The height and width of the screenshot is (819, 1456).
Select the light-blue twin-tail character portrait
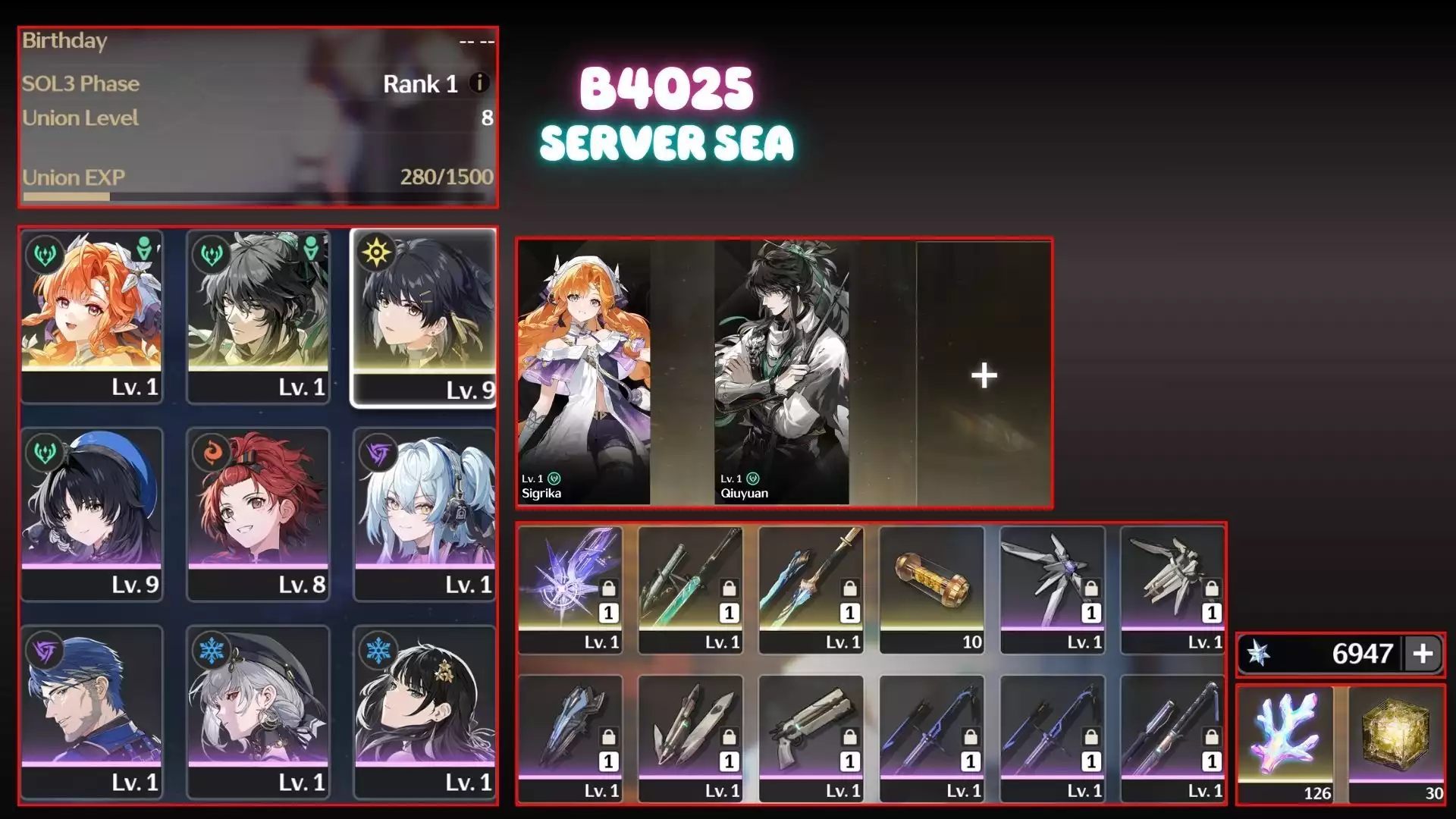click(x=425, y=513)
